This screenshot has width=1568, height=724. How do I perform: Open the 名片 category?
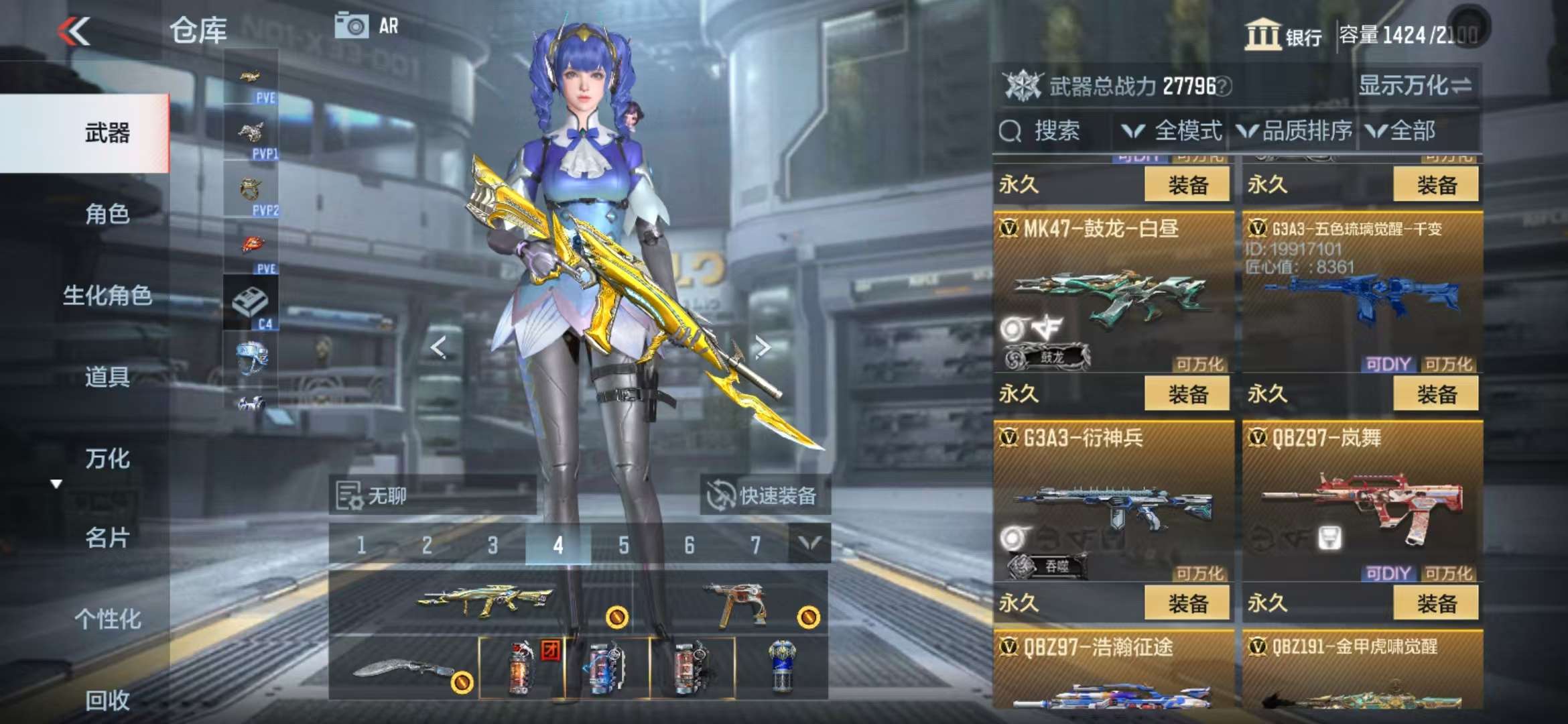point(107,538)
